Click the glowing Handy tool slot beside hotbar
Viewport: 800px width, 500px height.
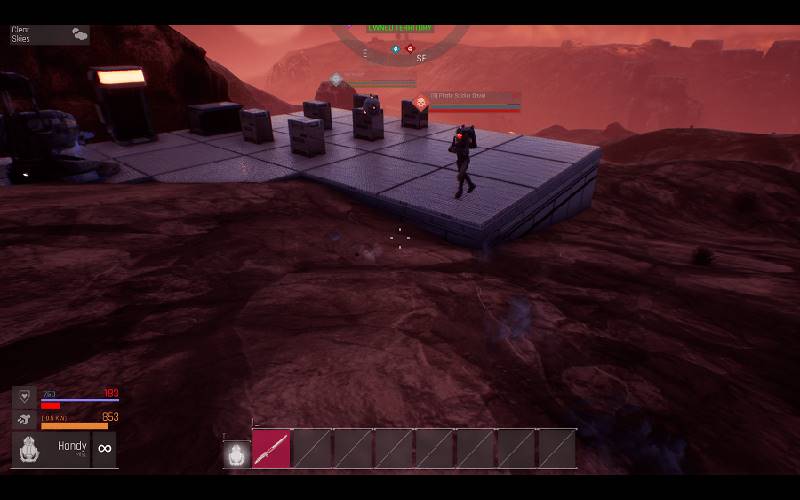(x=236, y=455)
